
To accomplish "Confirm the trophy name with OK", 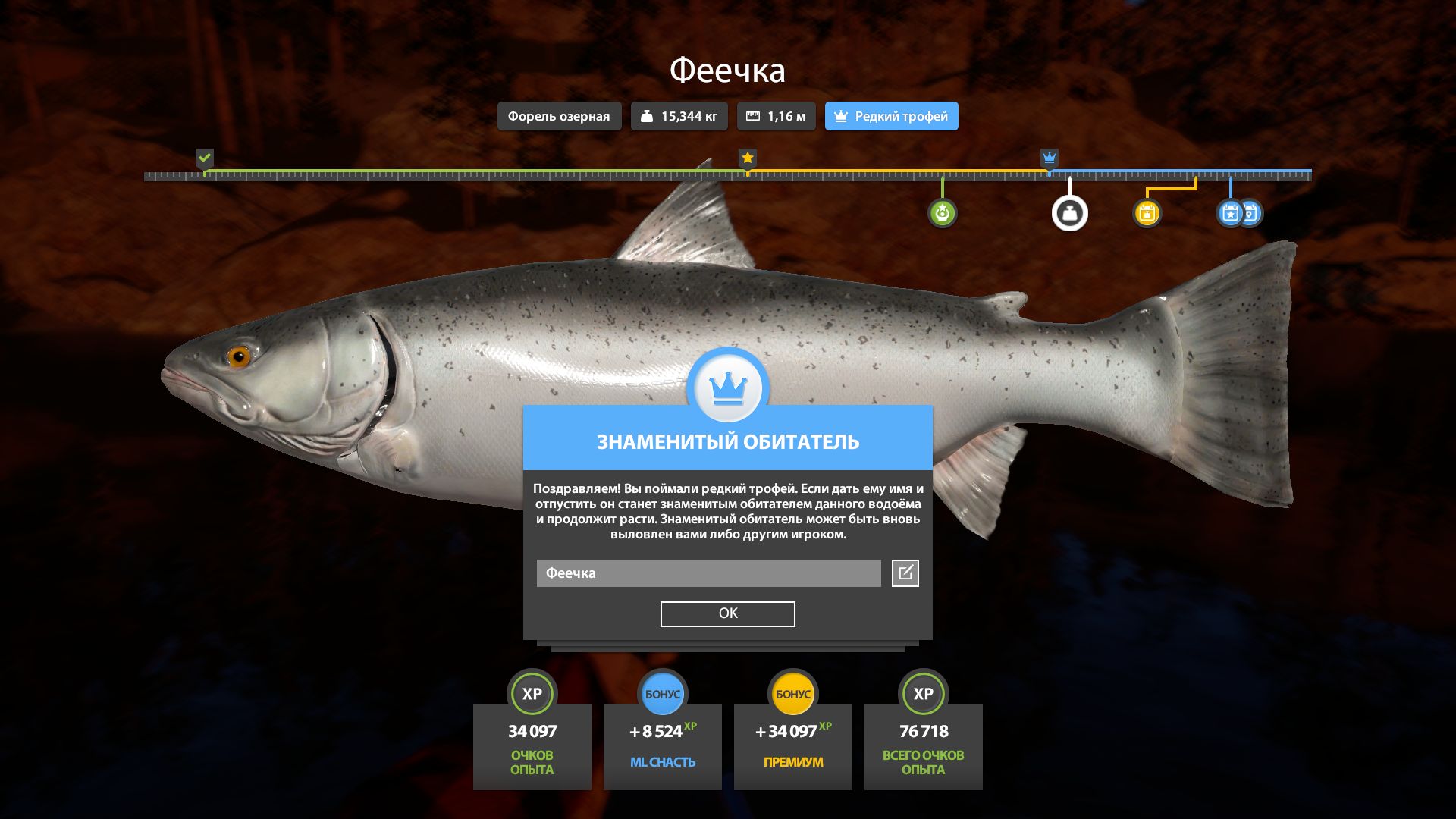I will (x=727, y=613).
